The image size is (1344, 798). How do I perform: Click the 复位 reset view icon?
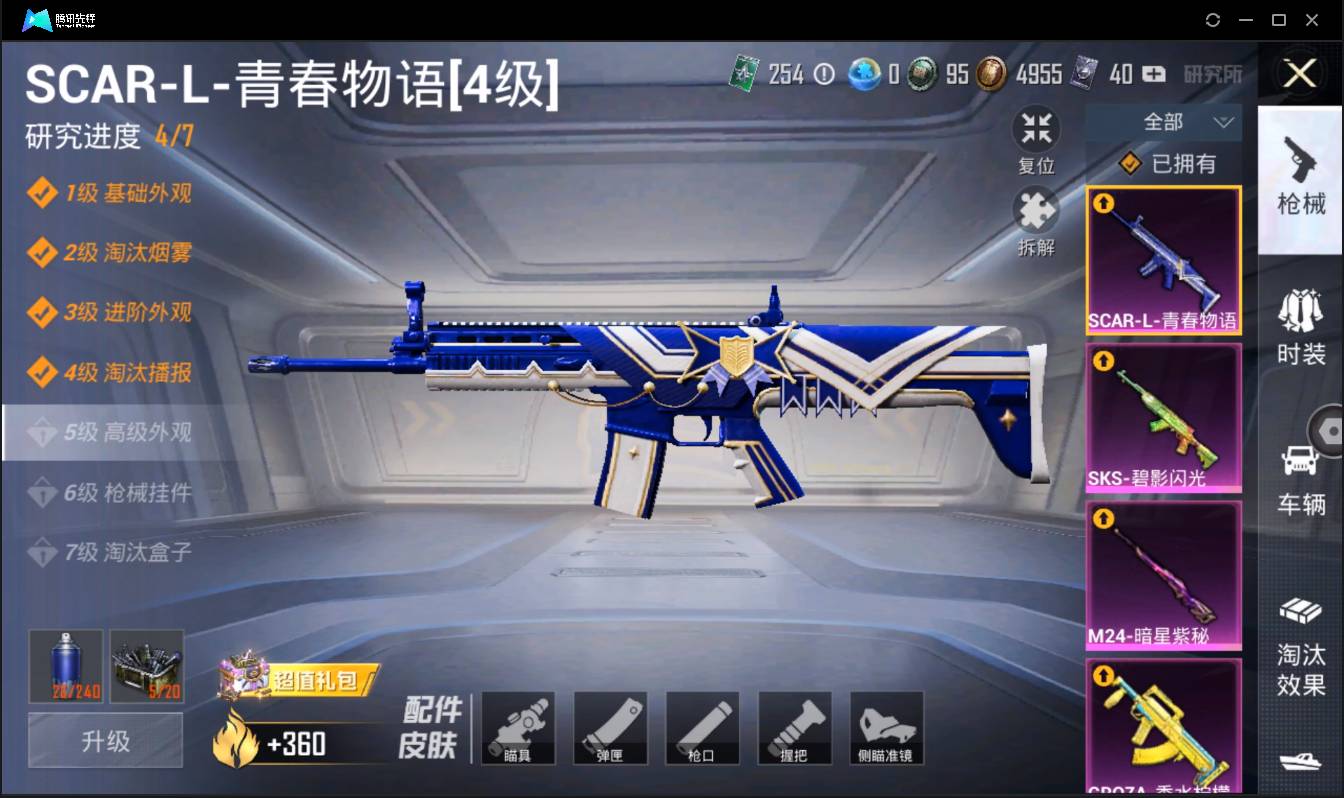1036,131
